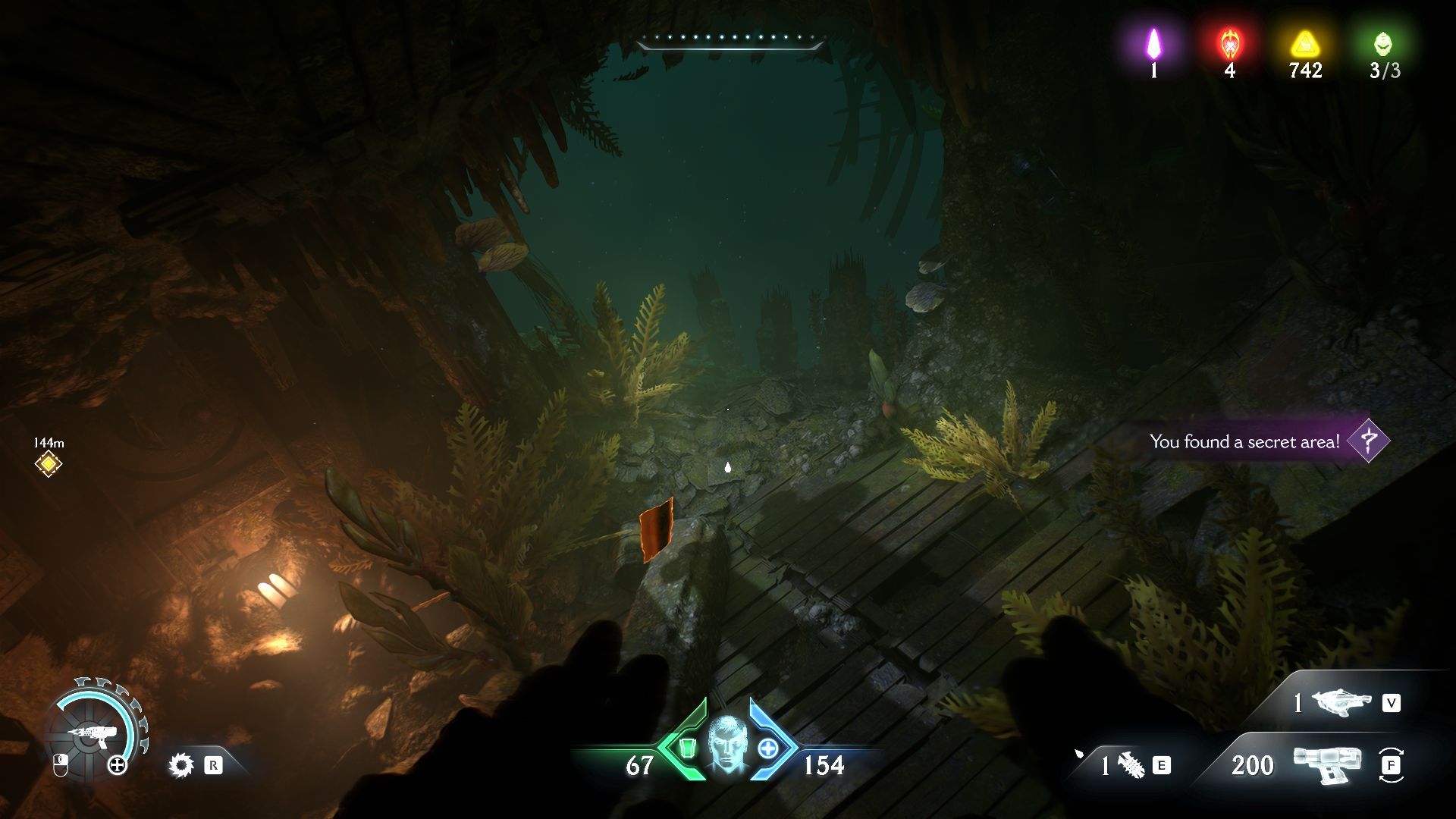
Task: Click the yellow triangle currency icon
Action: coord(1304,44)
